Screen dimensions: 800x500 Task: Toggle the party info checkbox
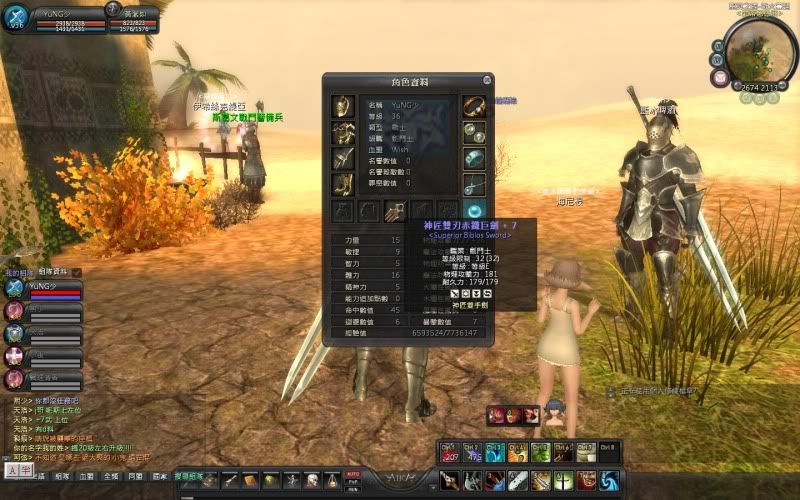coord(76,272)
